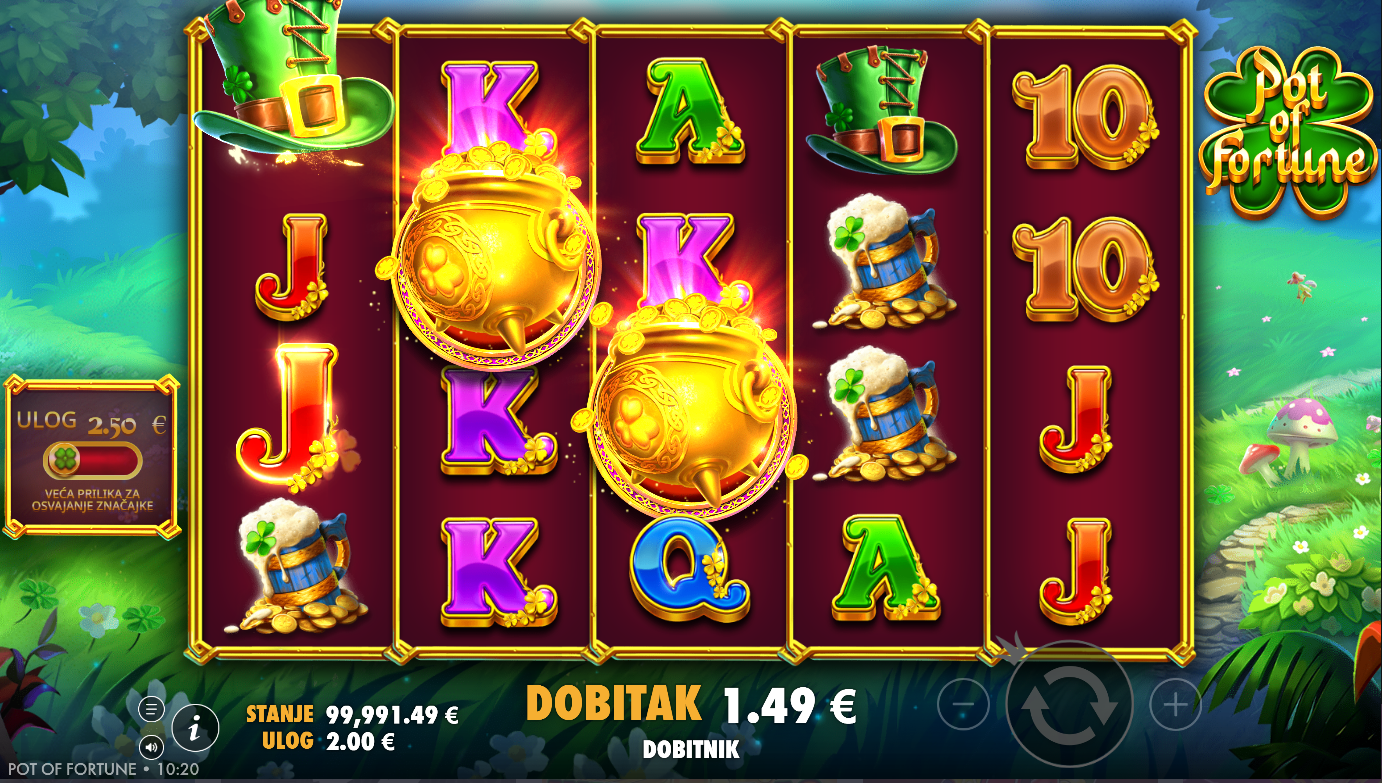This screenshot has height=783, width=1382.
Task: Open the hamburger menu icon
Action: pyautogui.click(x=151, y=710)
